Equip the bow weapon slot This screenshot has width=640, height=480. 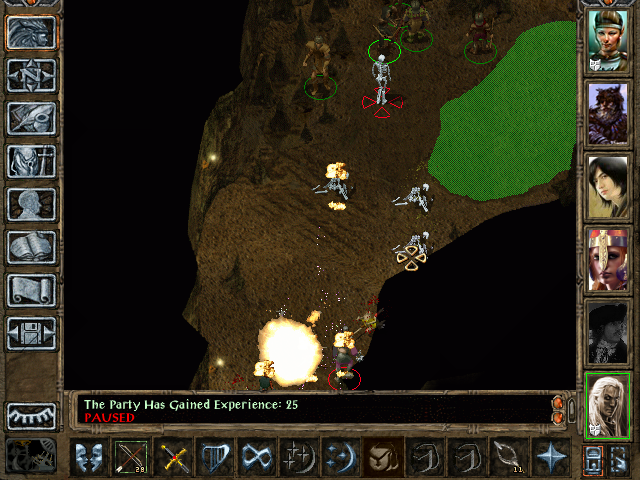tap(132, 457)
